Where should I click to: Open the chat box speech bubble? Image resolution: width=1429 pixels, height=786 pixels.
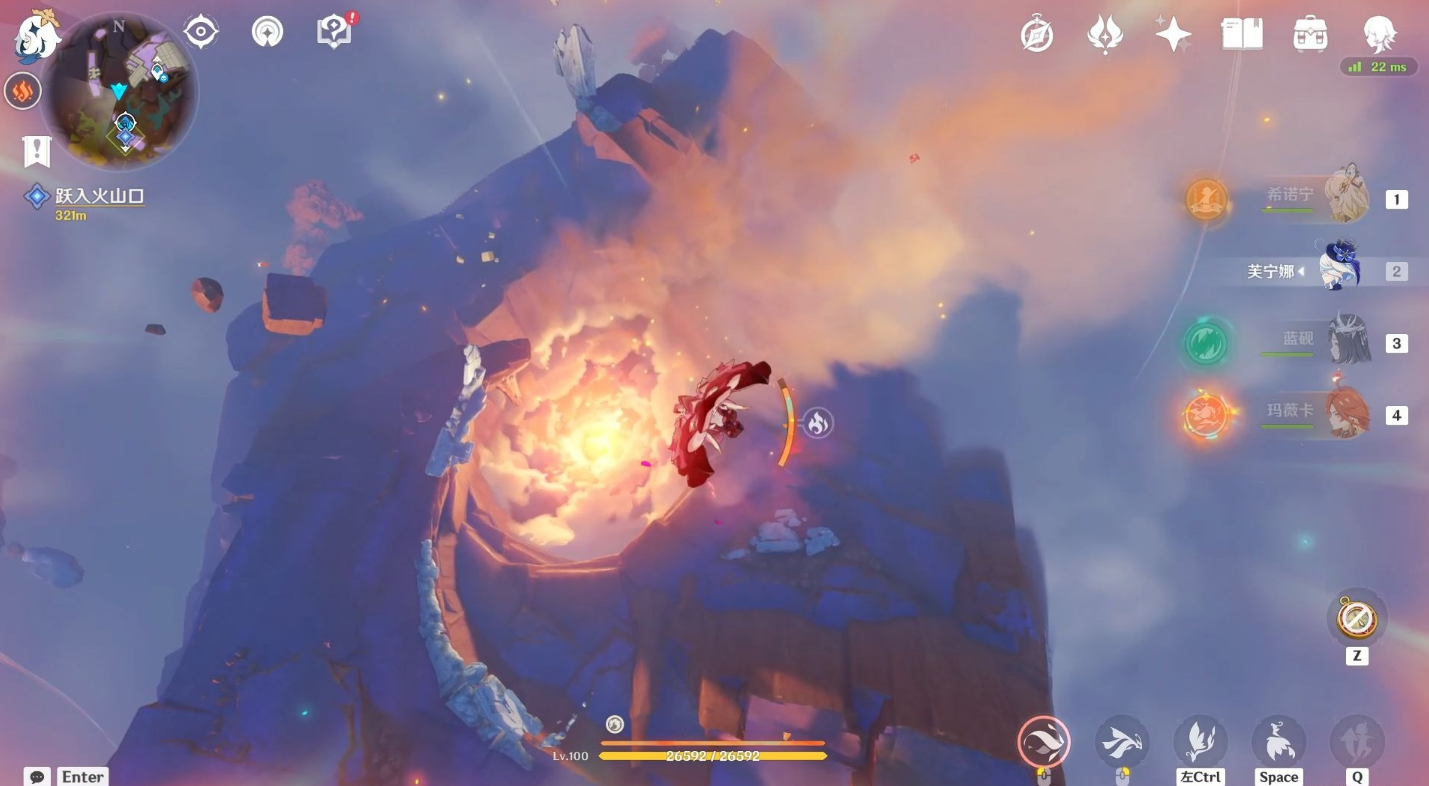point(37,776)
